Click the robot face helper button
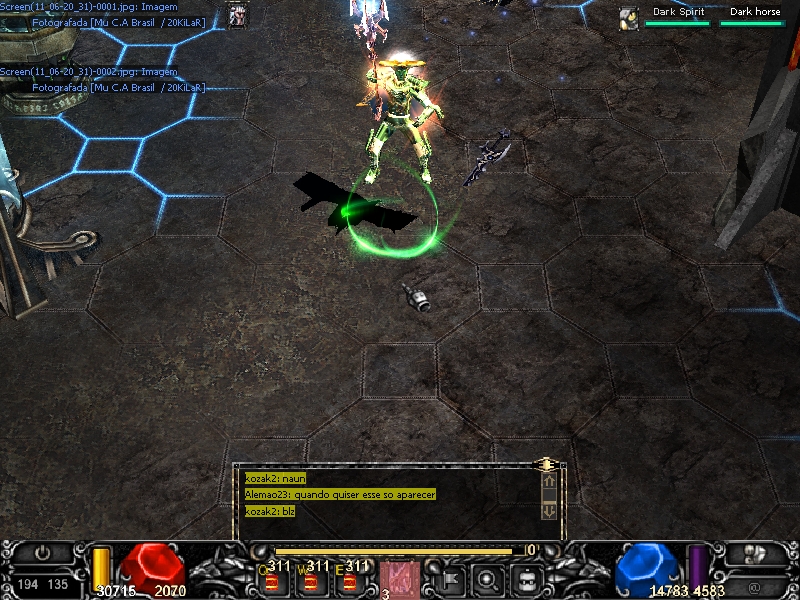The height and width of the screenshot is (600, 800). [x=527, y=578]
